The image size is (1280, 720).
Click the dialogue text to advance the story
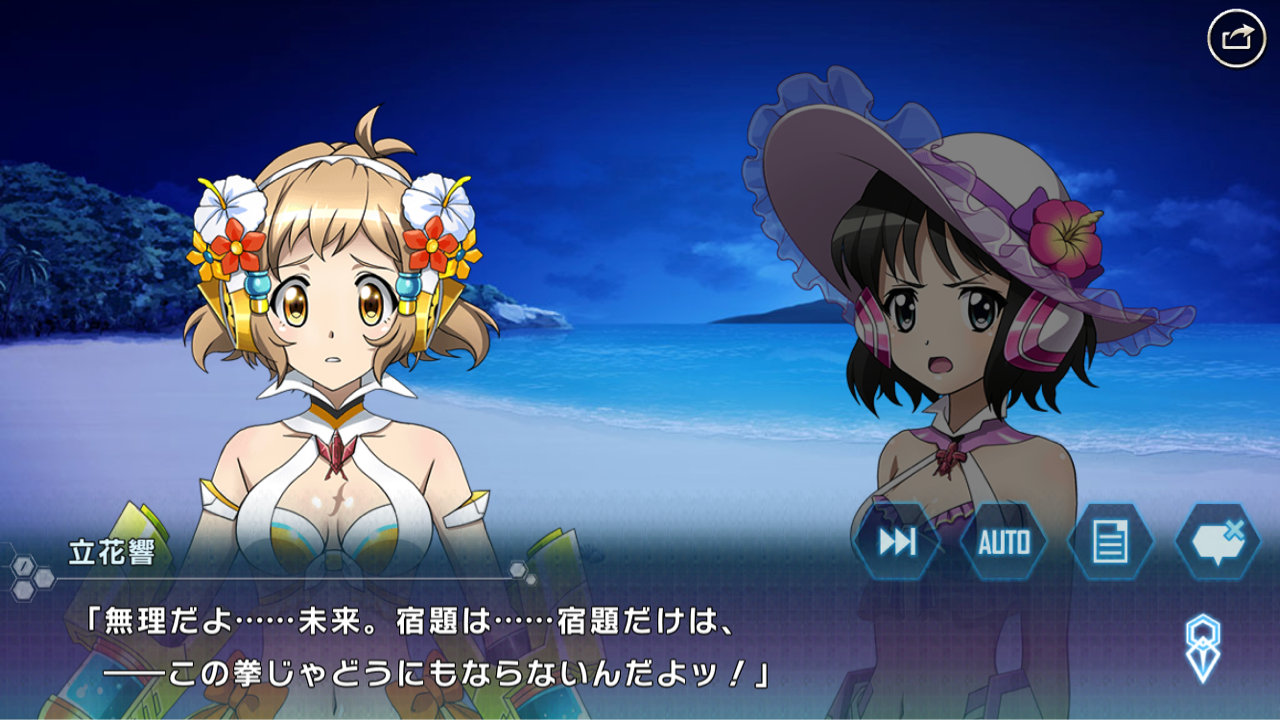400,650
